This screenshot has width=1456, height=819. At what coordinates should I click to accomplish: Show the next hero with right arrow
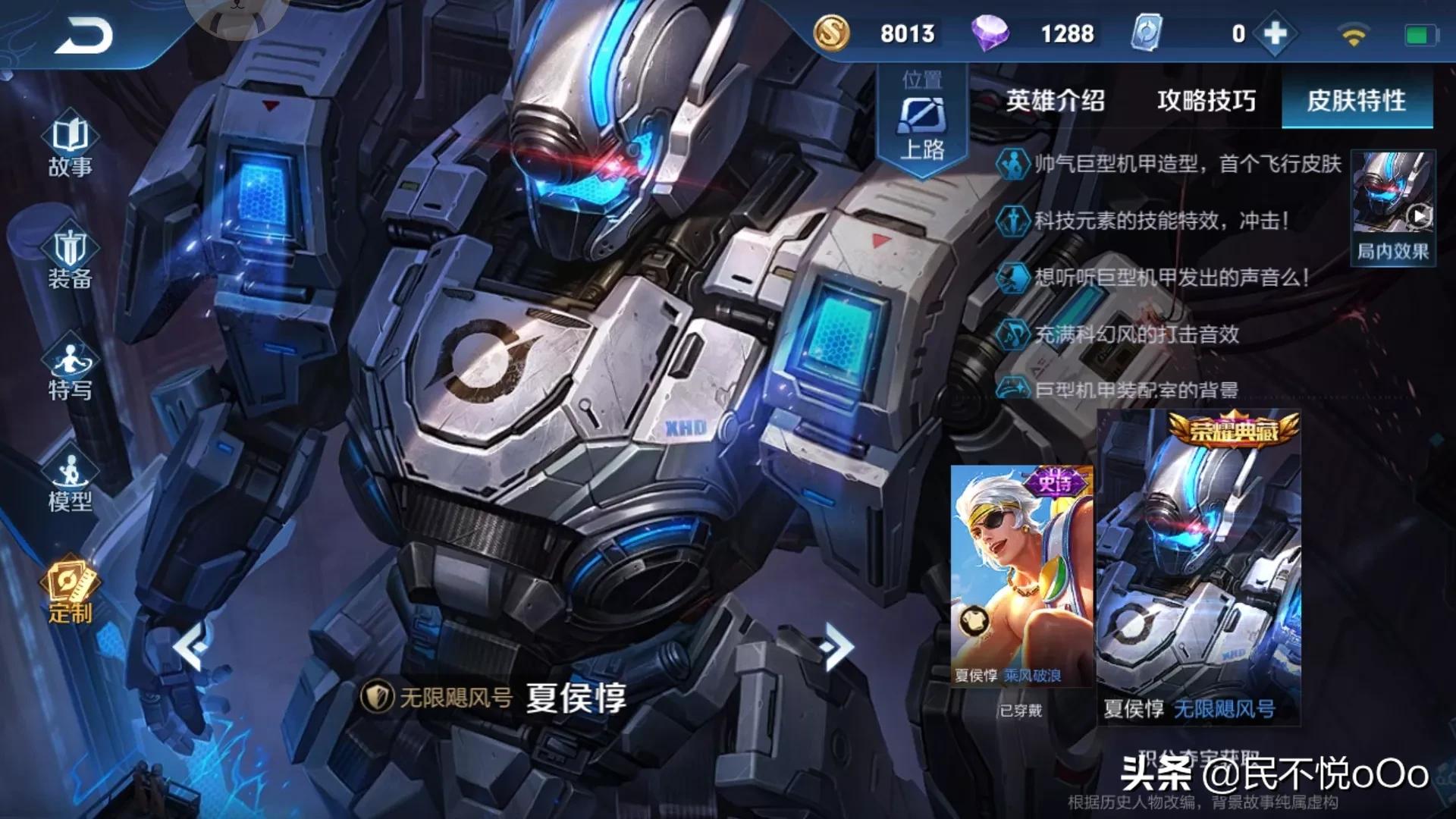point(837,646)
